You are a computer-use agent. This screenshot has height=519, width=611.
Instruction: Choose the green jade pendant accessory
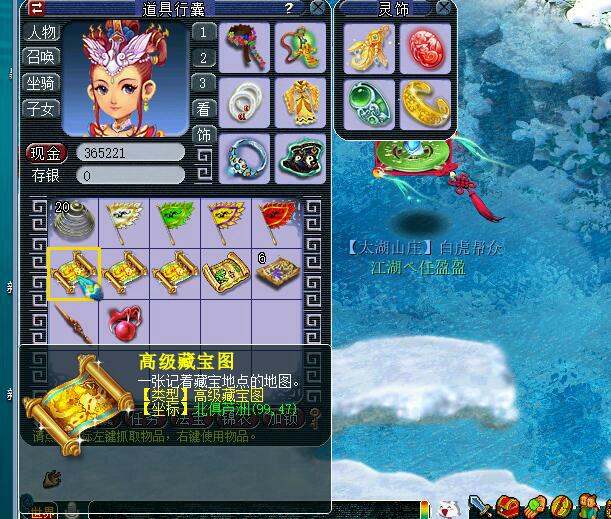click(368, 103)
